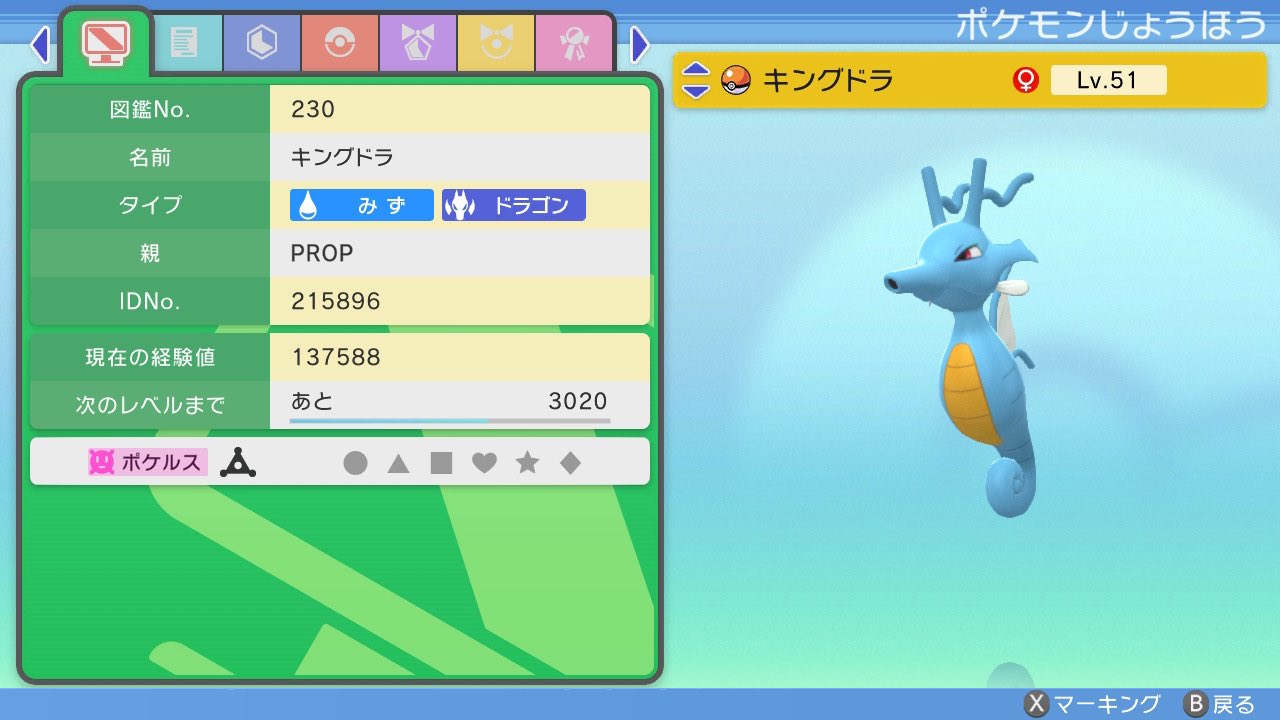The image size is (1280, 720).
Task: Open the memo/notes tab icon
Action: (188, 44)
